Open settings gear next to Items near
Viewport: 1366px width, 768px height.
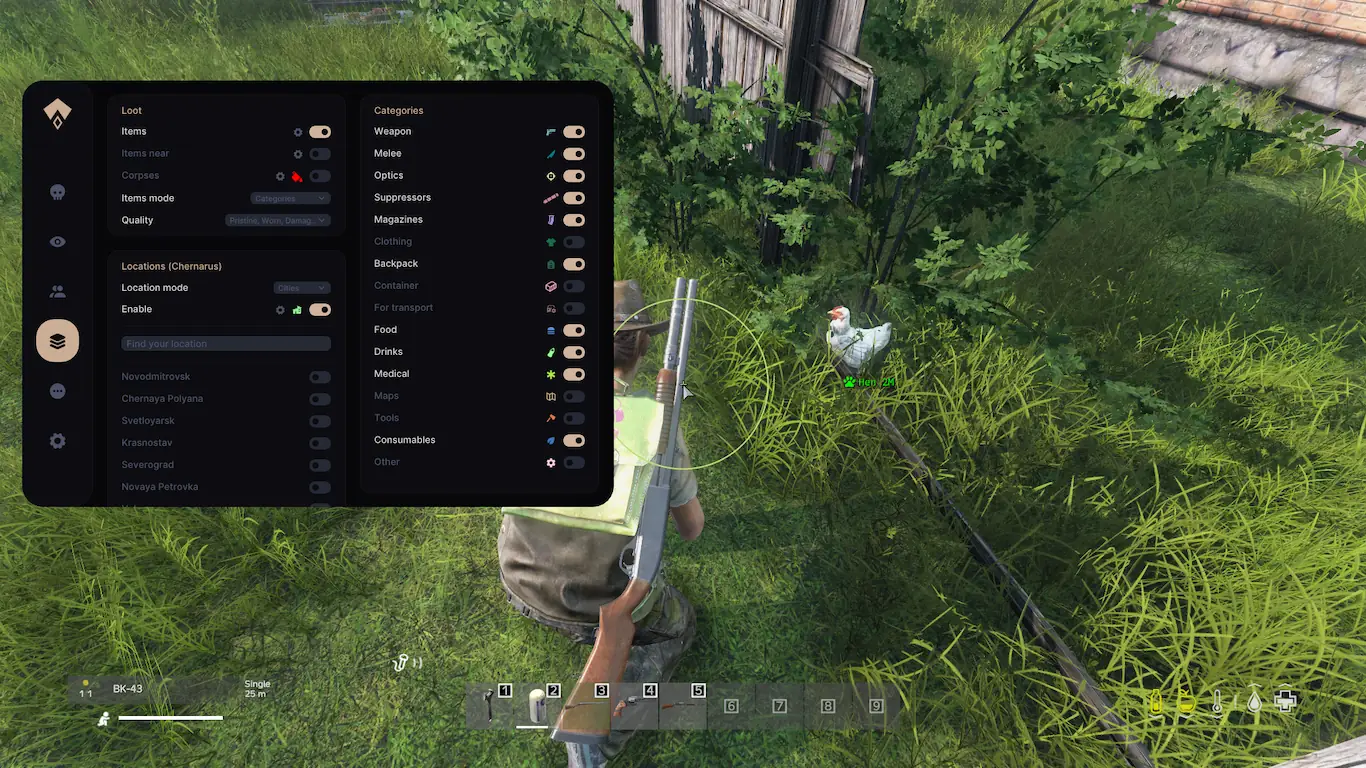298,154
